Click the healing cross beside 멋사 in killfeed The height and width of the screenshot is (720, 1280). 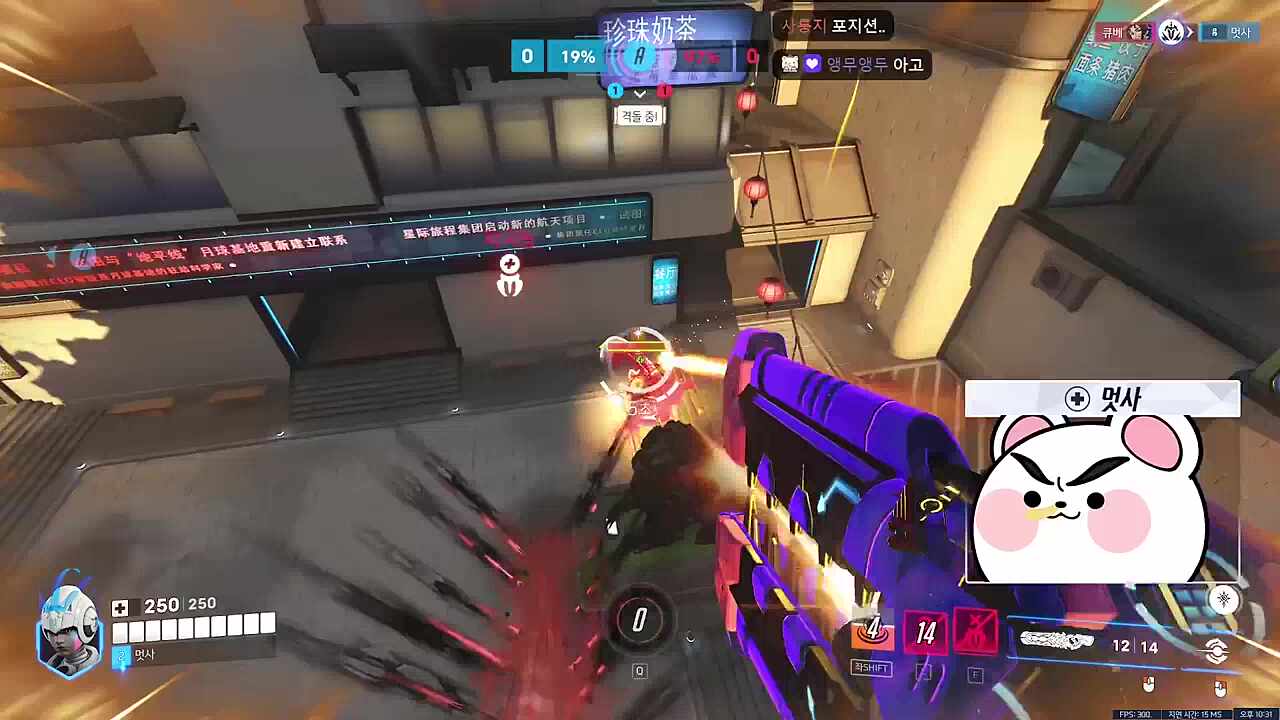(1075, 399)
